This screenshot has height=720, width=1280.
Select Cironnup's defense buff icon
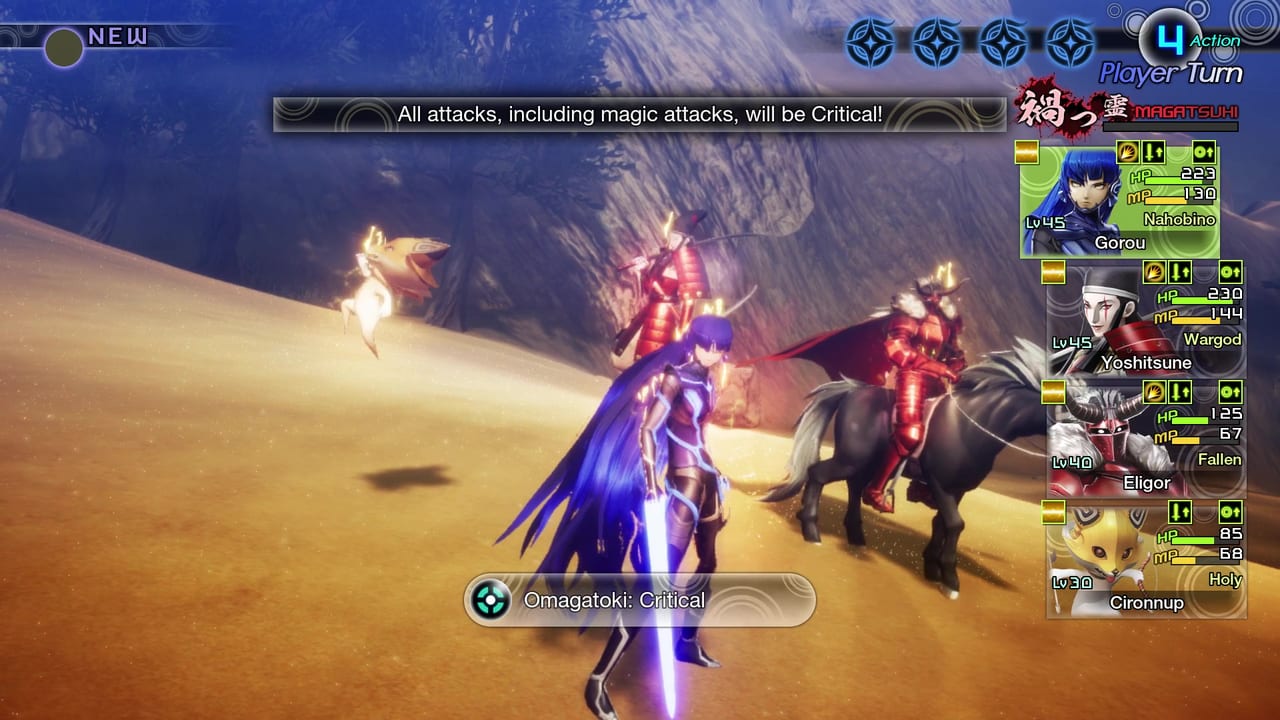click(x=1230, y=512)
